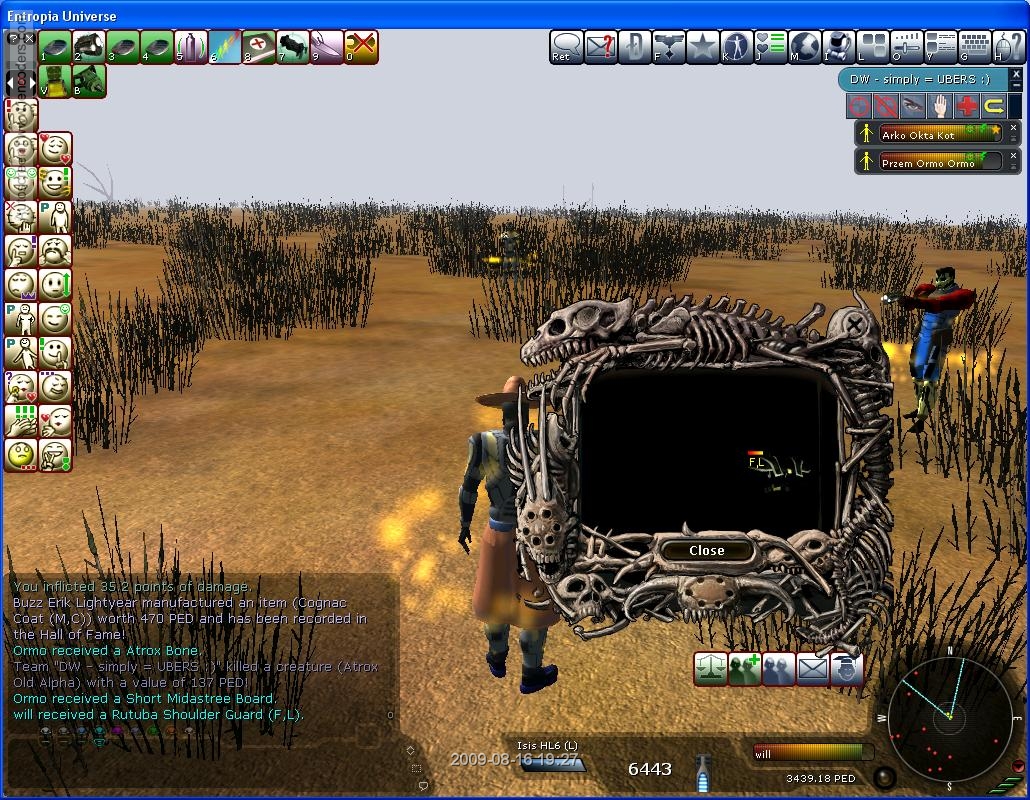Viewport: 1030px width, 800px height.
Task: Open the trade scales icon
Action: coord(711,669)
